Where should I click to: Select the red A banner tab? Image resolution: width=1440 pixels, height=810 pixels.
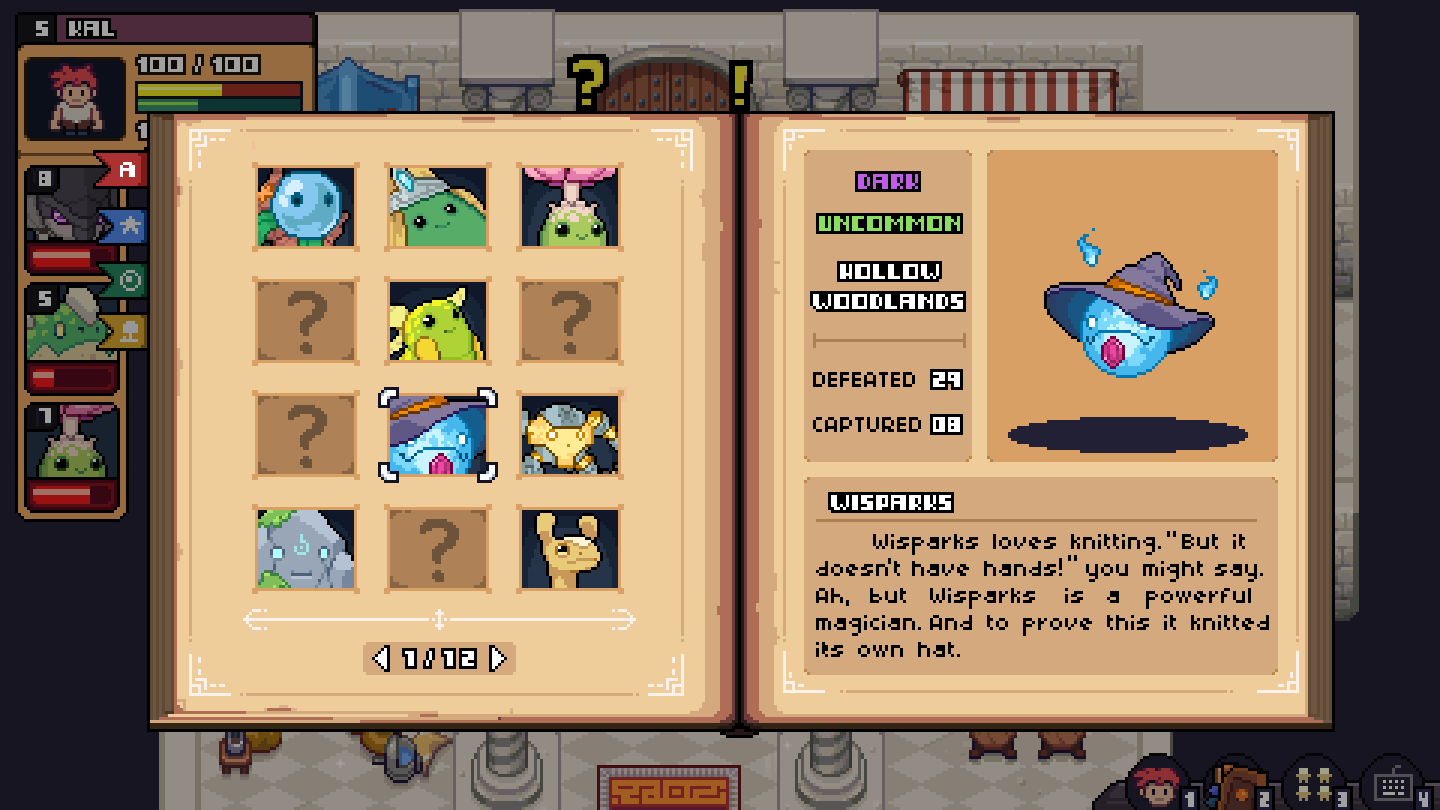125,171
